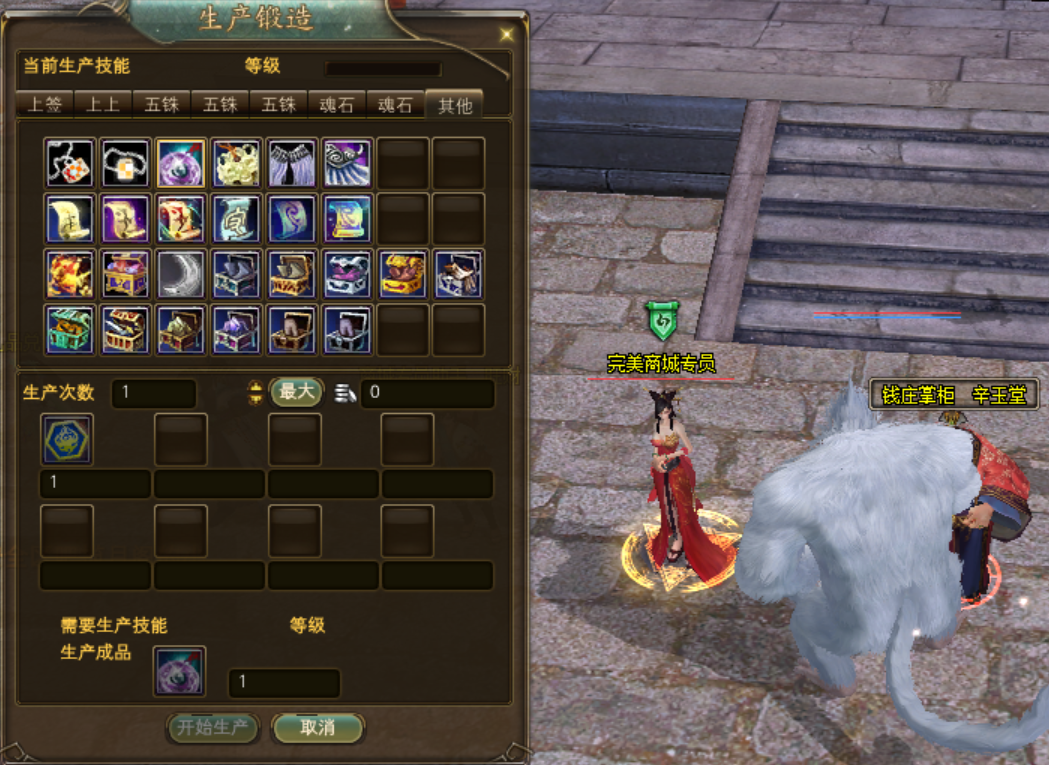The height and width of the screenshot is (765, 1049).
Task: Click the 最大 button
Action: point(296,392)
